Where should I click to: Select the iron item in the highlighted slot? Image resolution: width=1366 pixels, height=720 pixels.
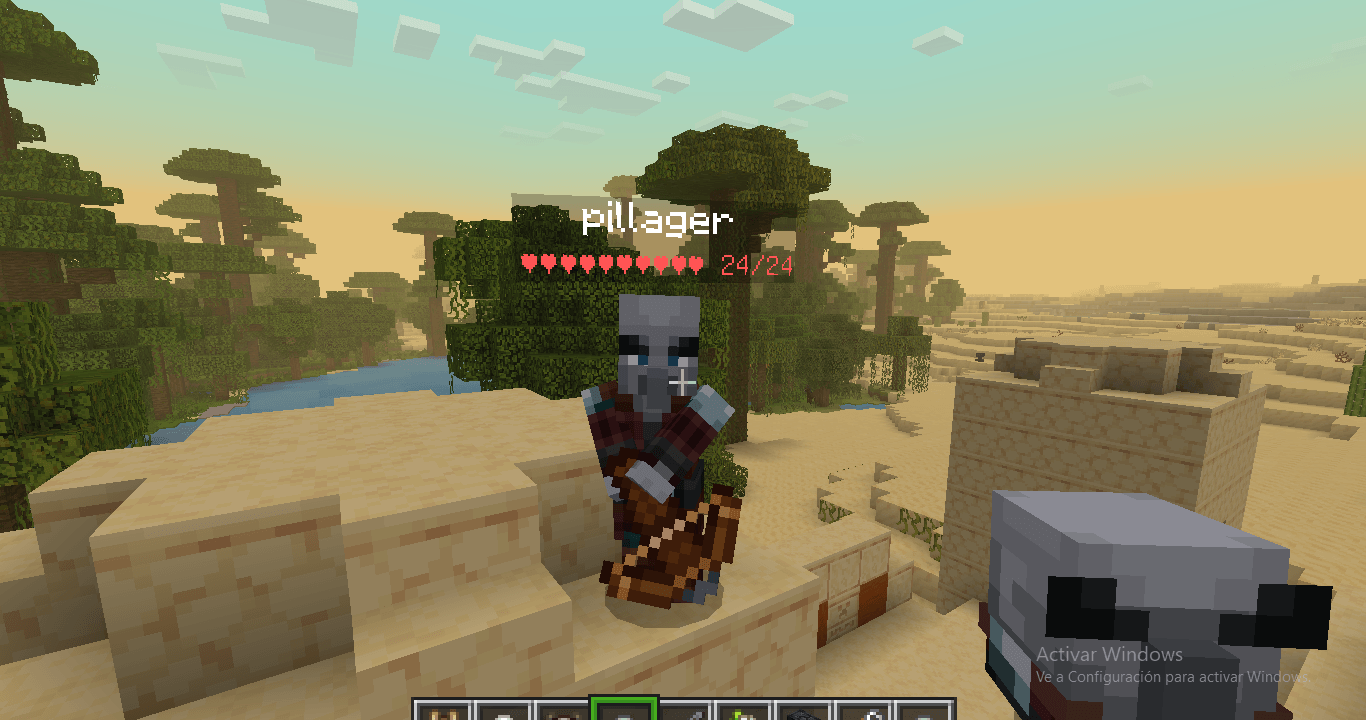point(622,710)
